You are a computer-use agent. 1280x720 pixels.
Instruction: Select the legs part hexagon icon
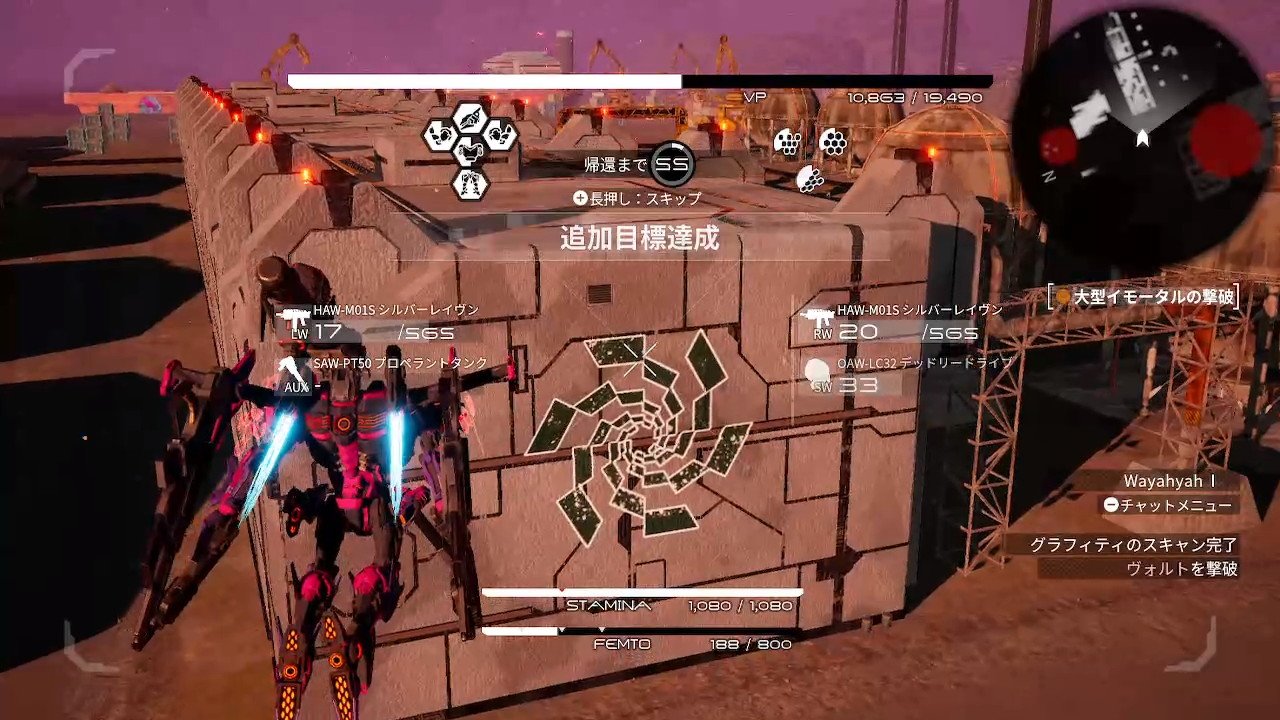pyautogui.click(x=471, y=184)
